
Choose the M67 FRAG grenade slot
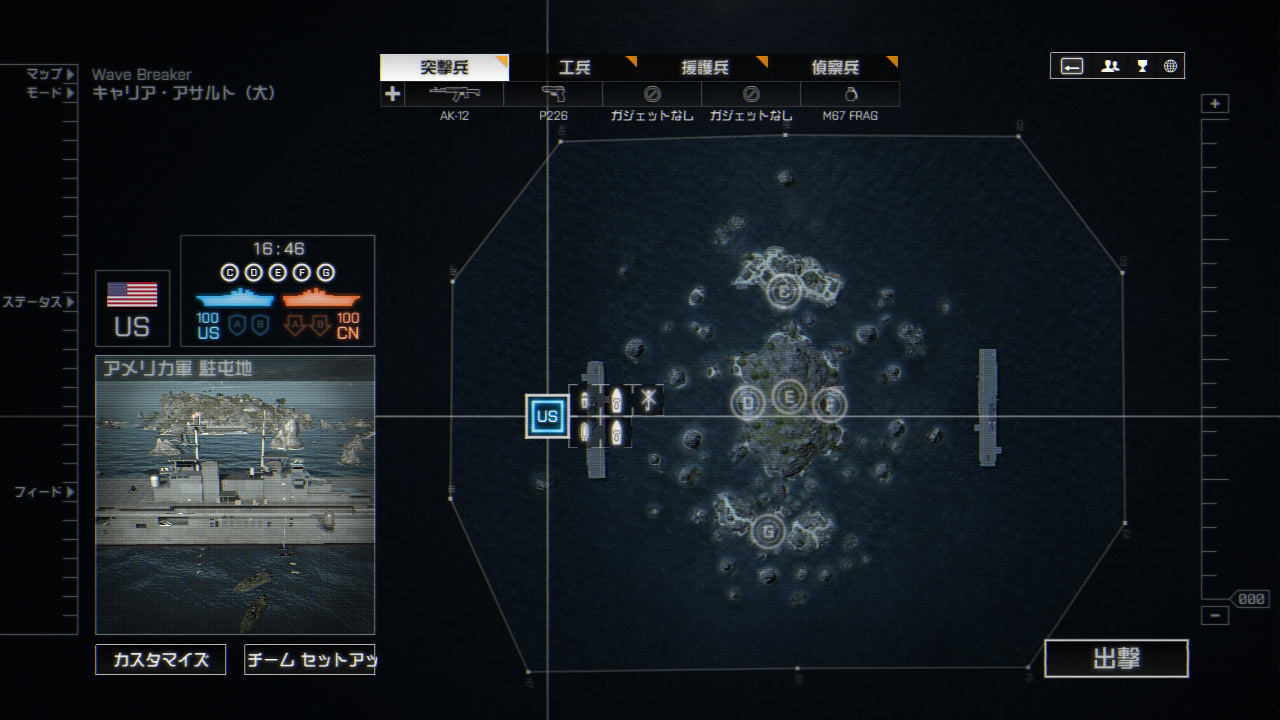[x=849, y=94]
